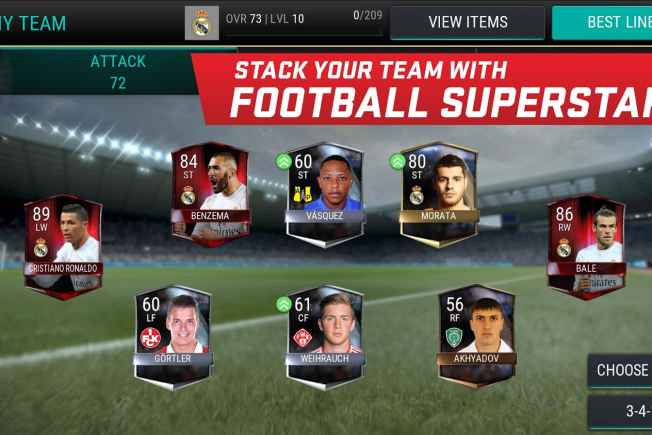Click the 3-4 formation selector
The width and height of the screenshot is (652, 435).
621,411
